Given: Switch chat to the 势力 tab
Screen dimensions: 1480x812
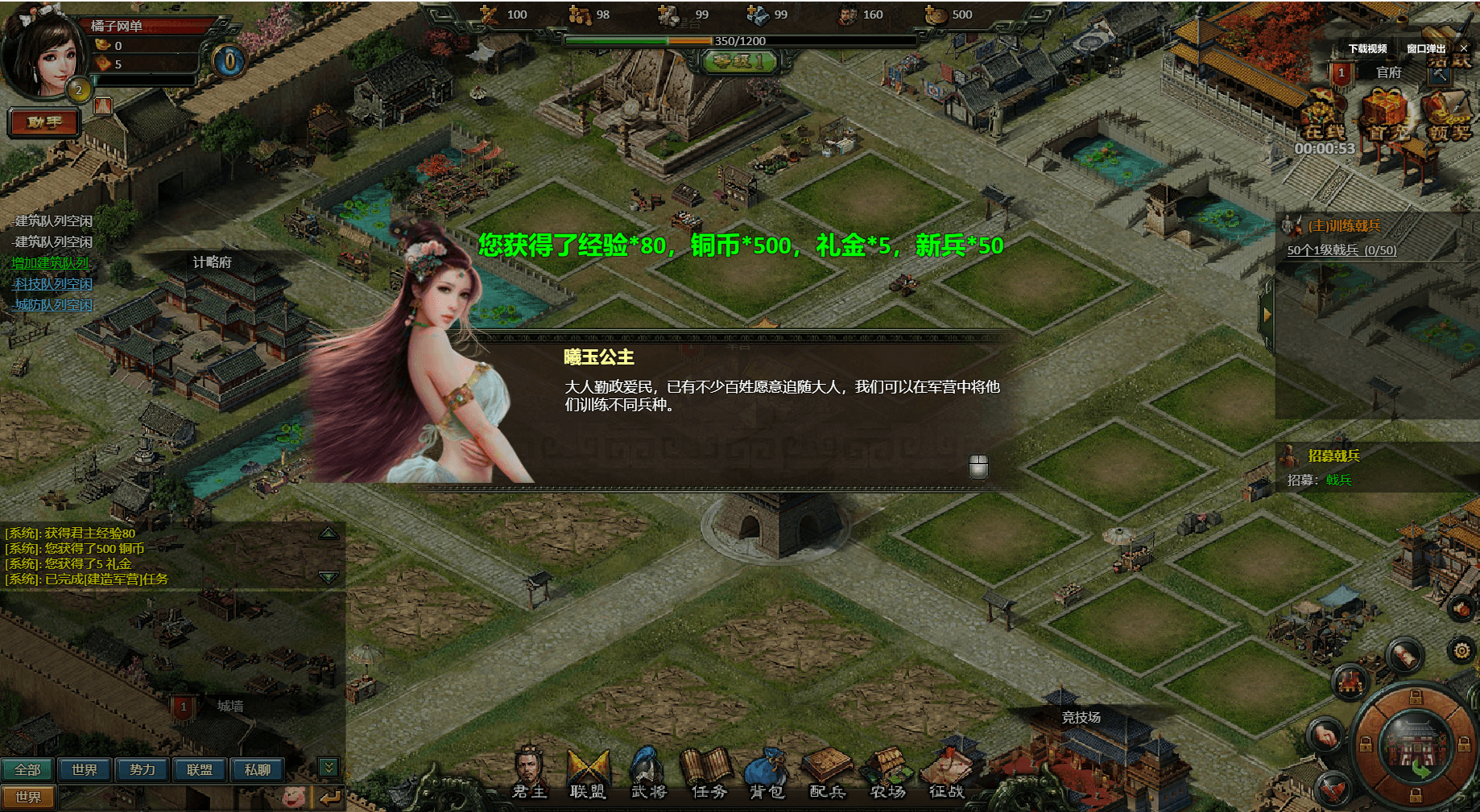Looking at the screenshot, I should (143, 770).
